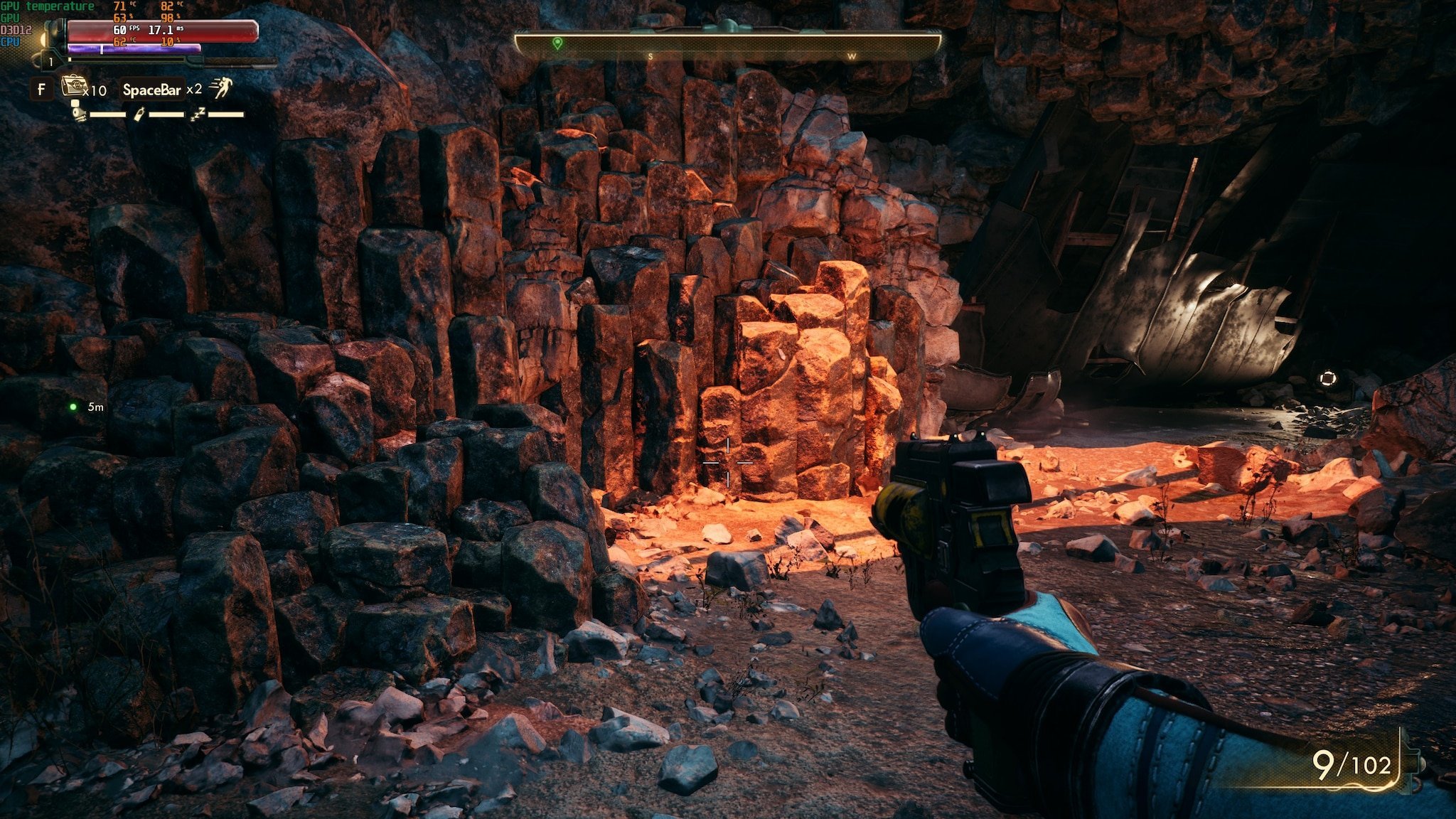1456x819 pixels.
Task: Check the sleep Zzz status icon
Action: [198, 114]
